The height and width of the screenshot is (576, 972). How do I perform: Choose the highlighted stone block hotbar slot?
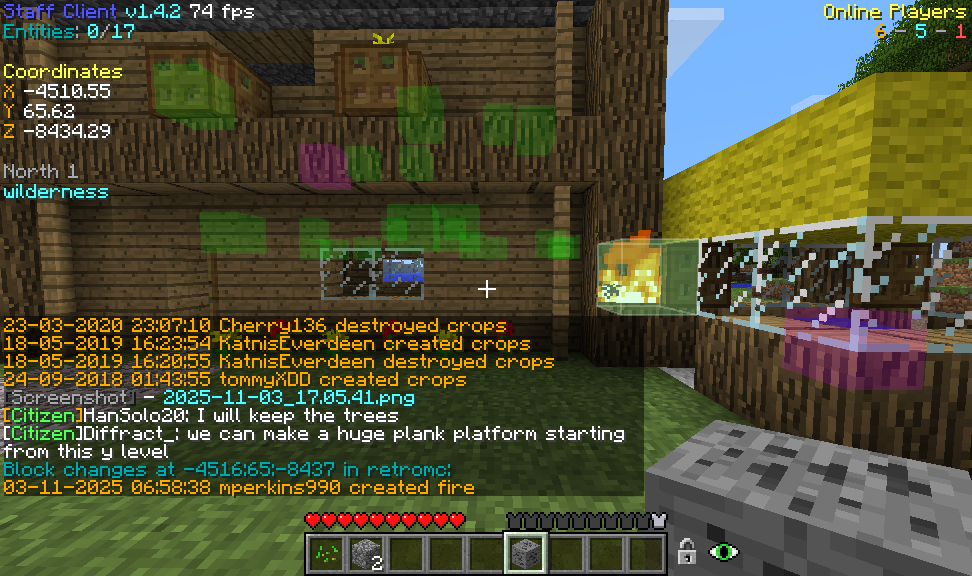[x=525, y=551]
